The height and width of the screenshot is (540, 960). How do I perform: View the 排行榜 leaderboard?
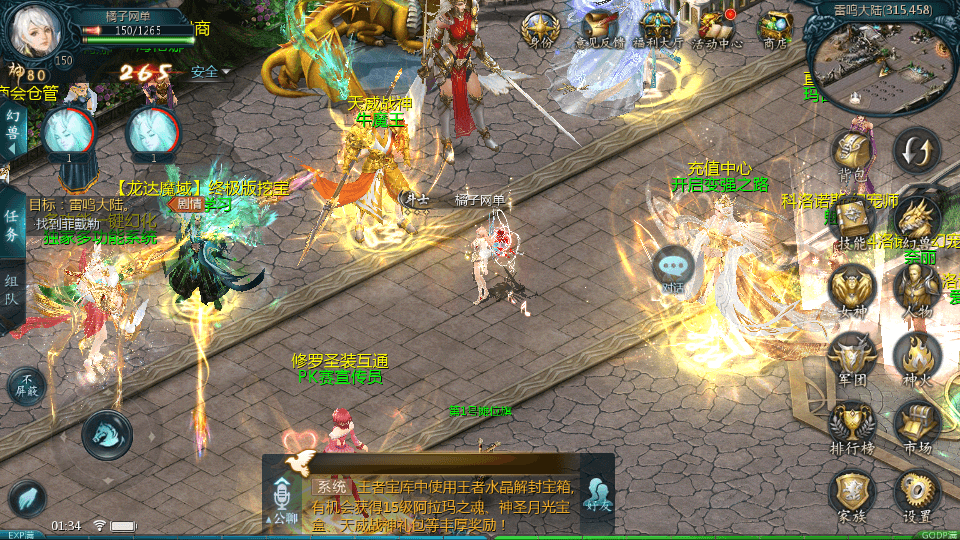tap(852, 424)
